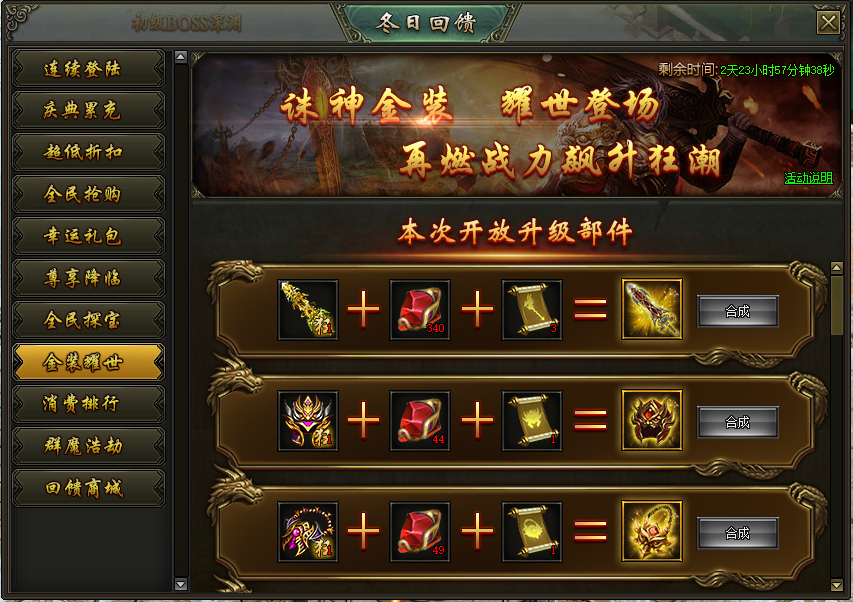Open the 消费排行 tab
The image size is (853, 602).
(x=88, y=405)
